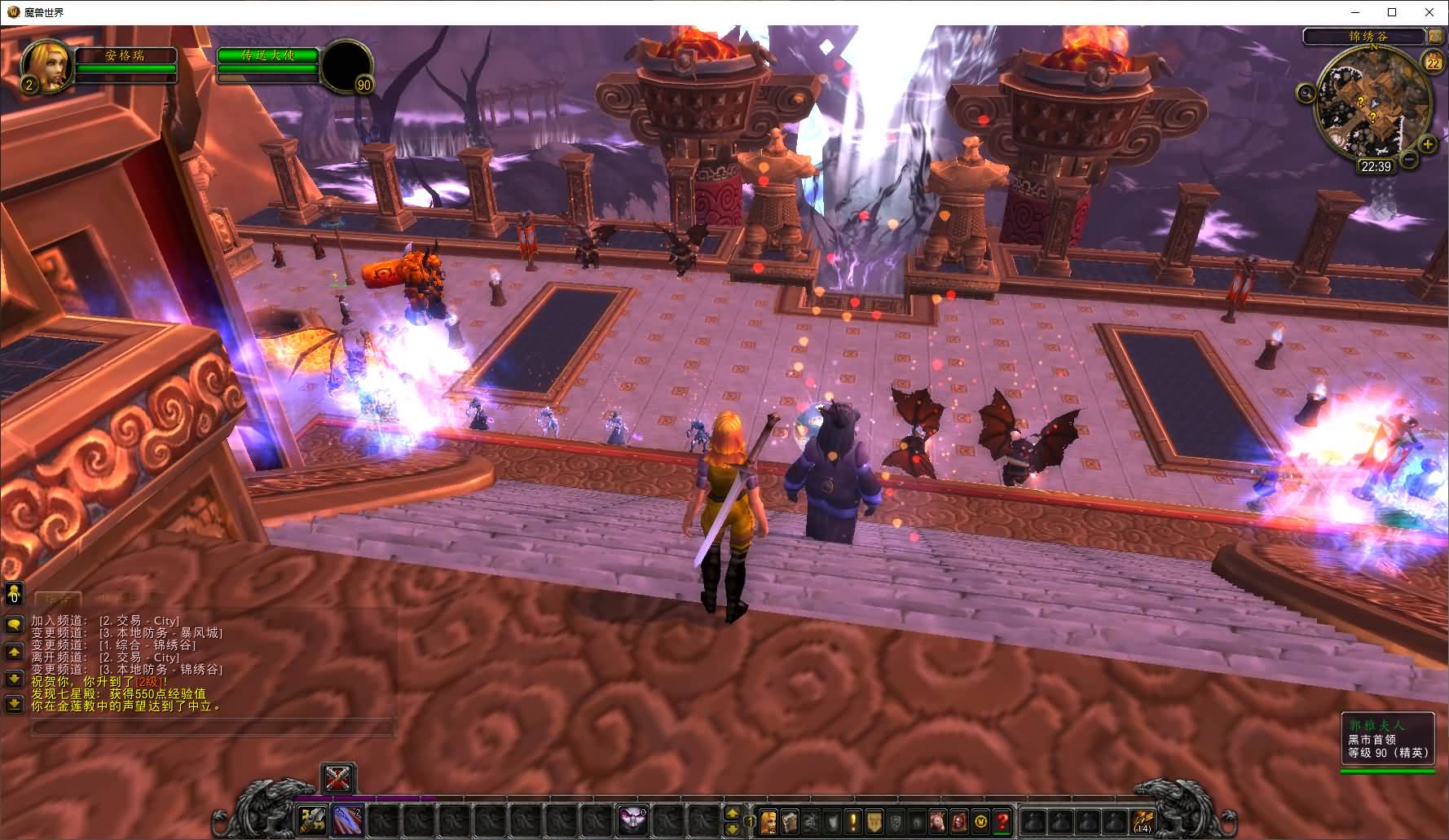Click the 22:39 clock under the minimap
Screen dimensions: 1449x840
(1375, 166)
